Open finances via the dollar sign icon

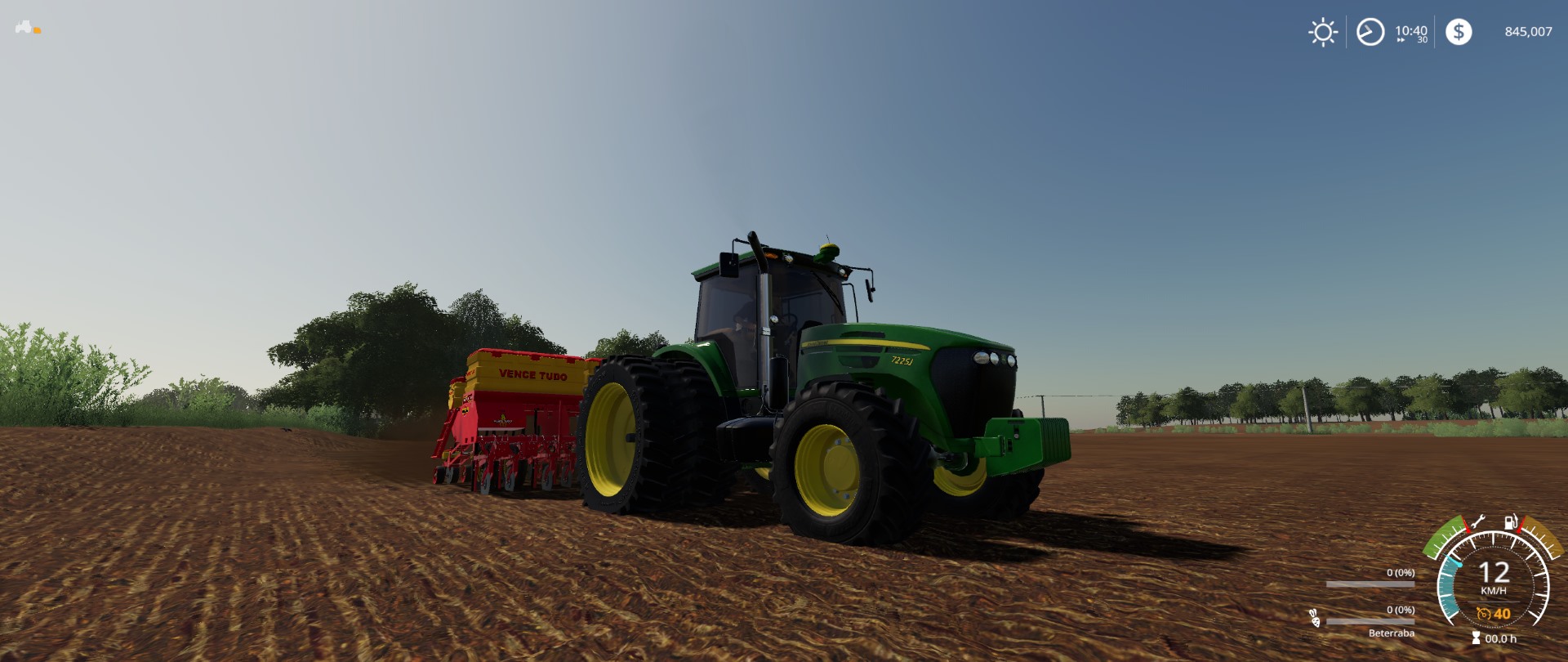click(1459, 31)
